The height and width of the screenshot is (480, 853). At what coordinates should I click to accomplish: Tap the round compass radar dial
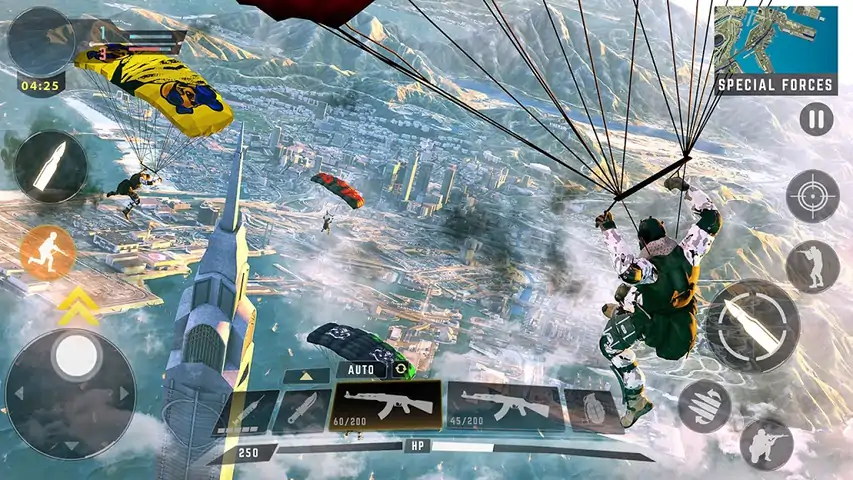[41, 41]
